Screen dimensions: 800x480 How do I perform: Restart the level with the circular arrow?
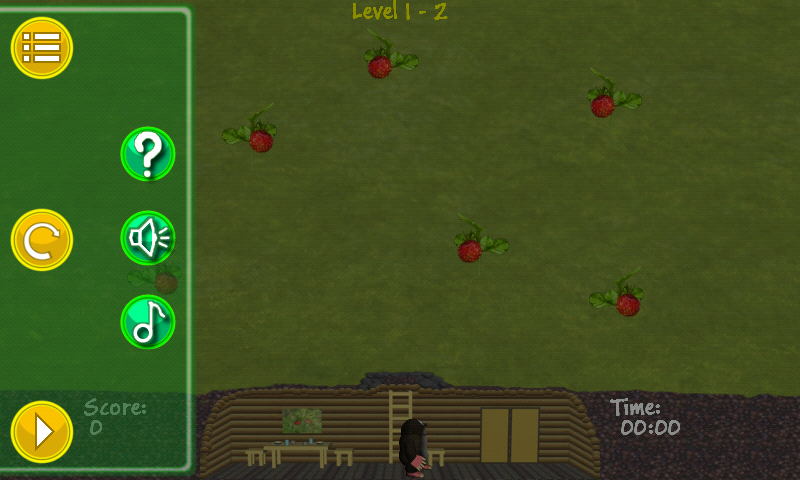[42, 240]
